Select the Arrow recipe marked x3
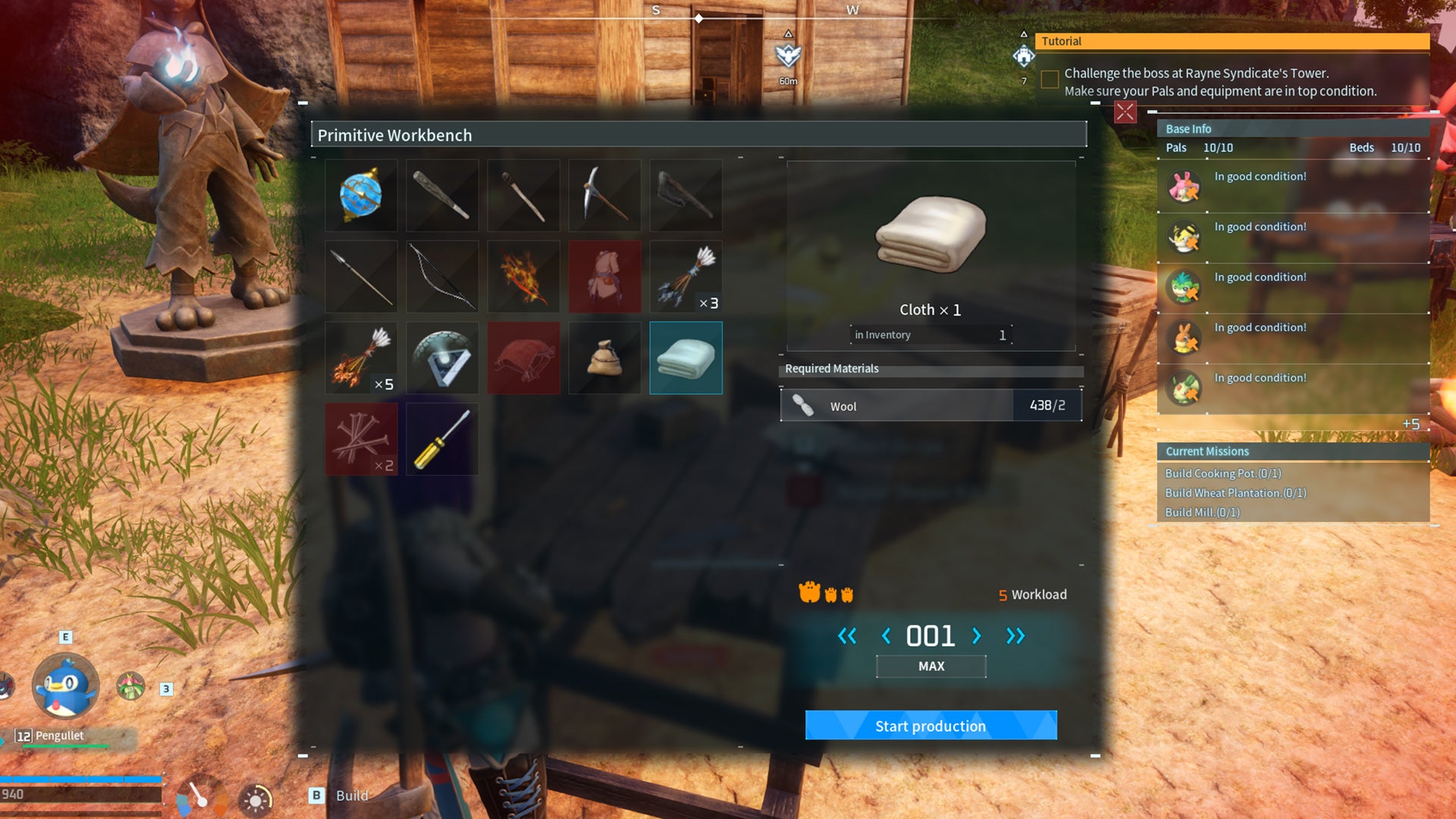Image resolution: width=1456 pixels, height=819 pixels. click(x=686, y=276)
